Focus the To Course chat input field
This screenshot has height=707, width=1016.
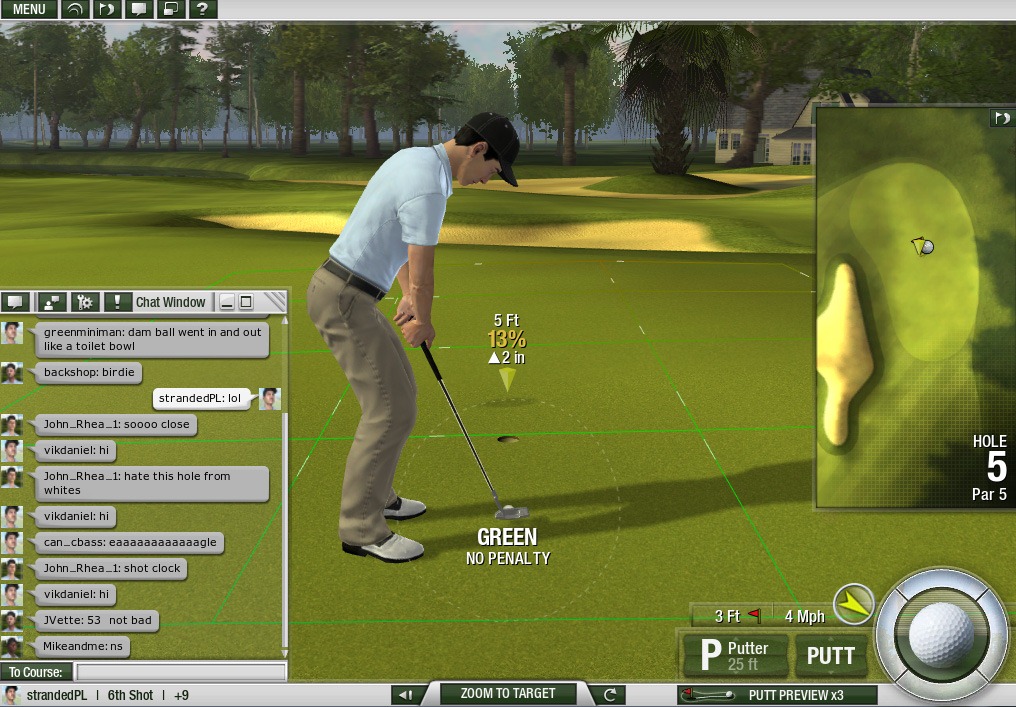(x=180, y=672)
